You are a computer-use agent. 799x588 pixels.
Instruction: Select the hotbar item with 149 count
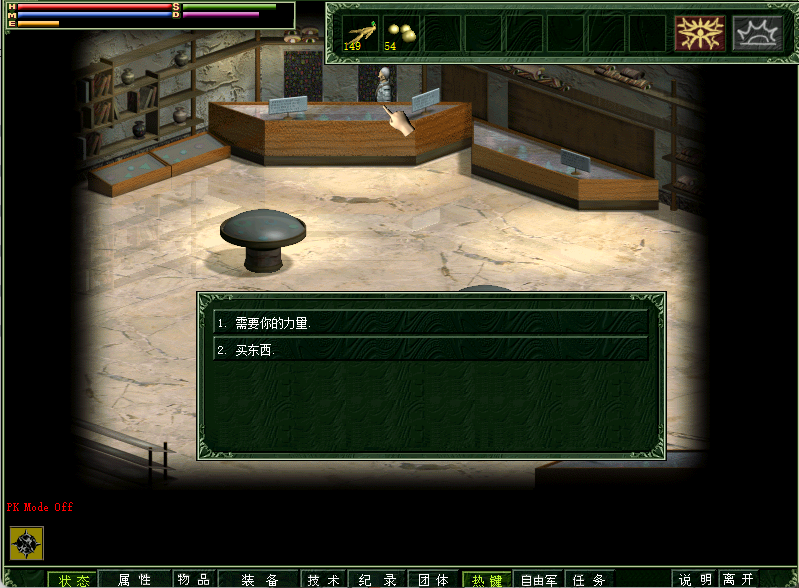(359, 33)
